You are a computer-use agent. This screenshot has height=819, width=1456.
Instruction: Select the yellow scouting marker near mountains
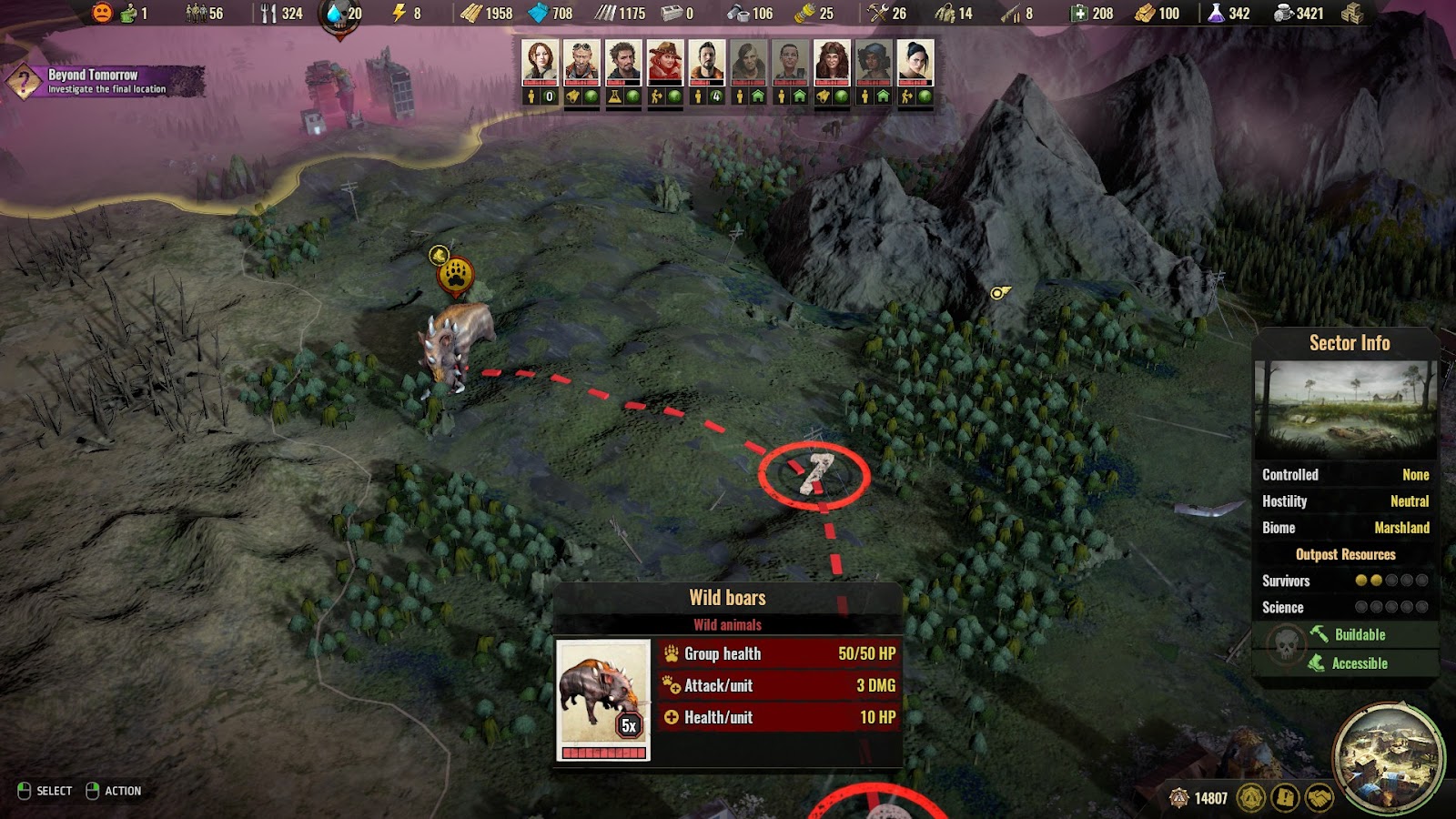tap(999, 292)
